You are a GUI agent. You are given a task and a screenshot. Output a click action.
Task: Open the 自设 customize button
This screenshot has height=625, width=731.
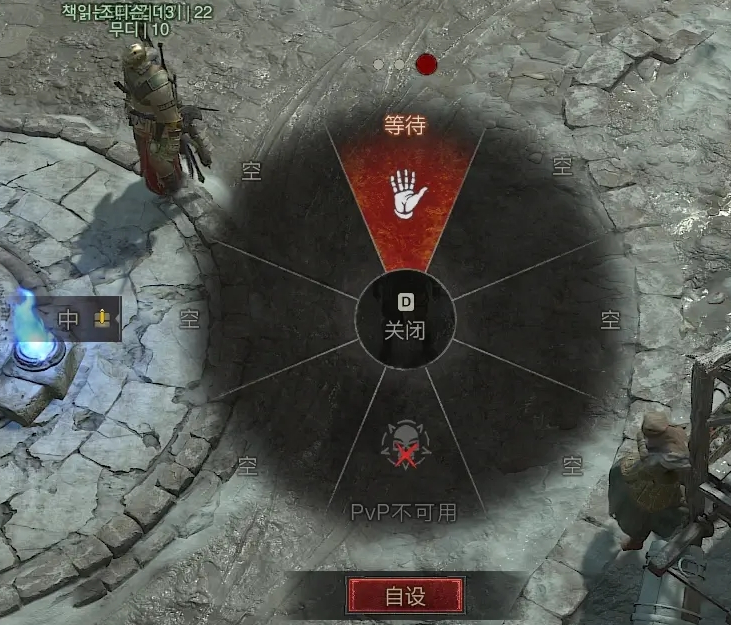[405, 597]
